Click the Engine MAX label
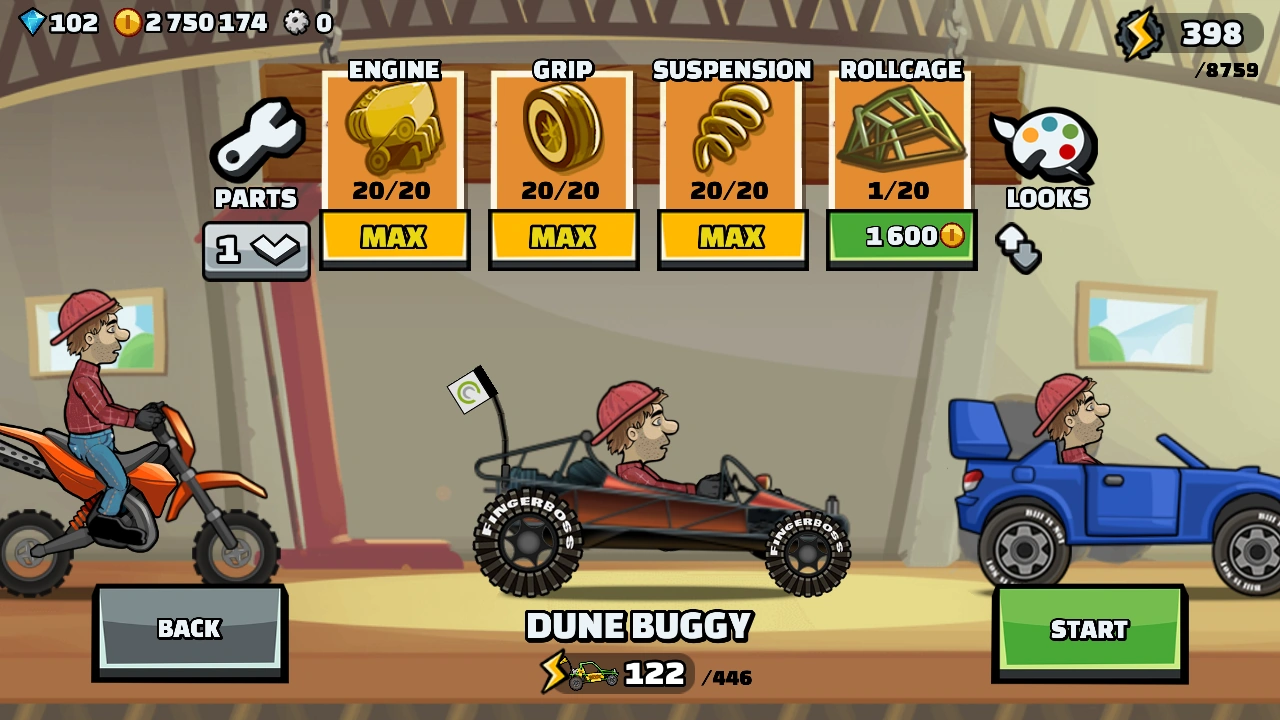Viewport: 1280px width, 720px height. pyautogui.click(x=394, y=238)
